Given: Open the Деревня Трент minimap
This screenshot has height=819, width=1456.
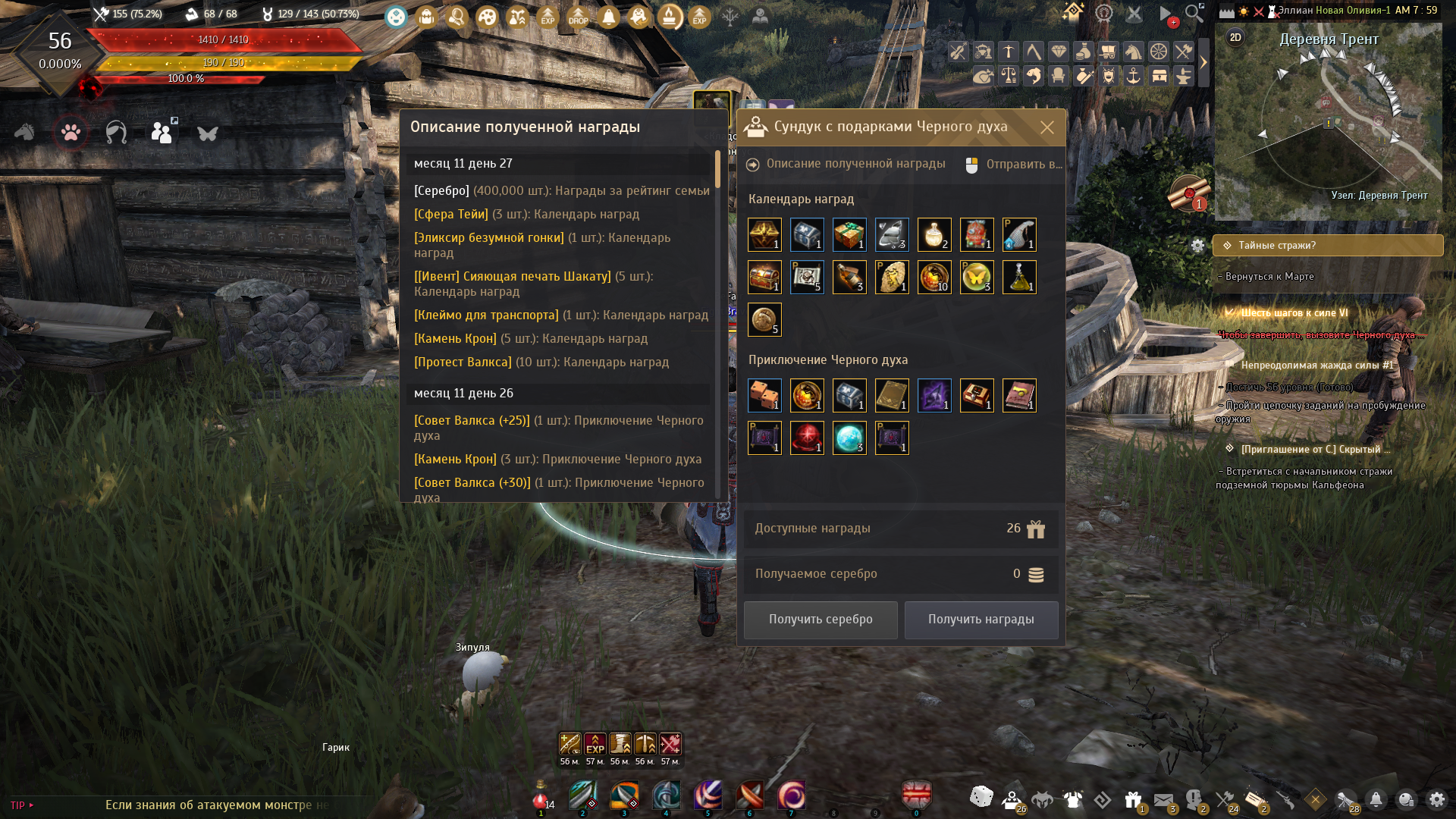Looking at the screenshot, I should [x=1328, y=121].
